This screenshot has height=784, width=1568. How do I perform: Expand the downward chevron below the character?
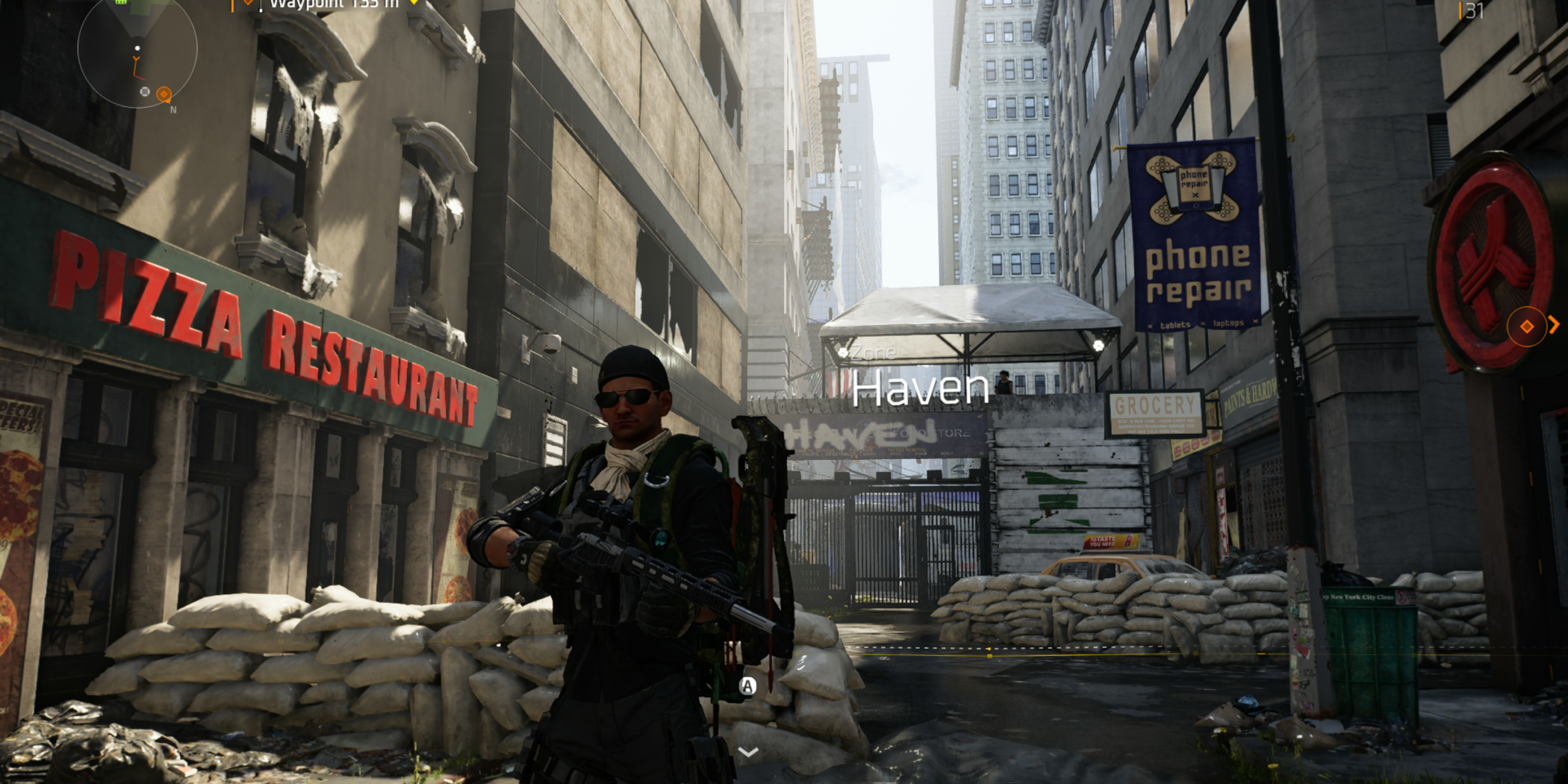(x=748, y=752)
